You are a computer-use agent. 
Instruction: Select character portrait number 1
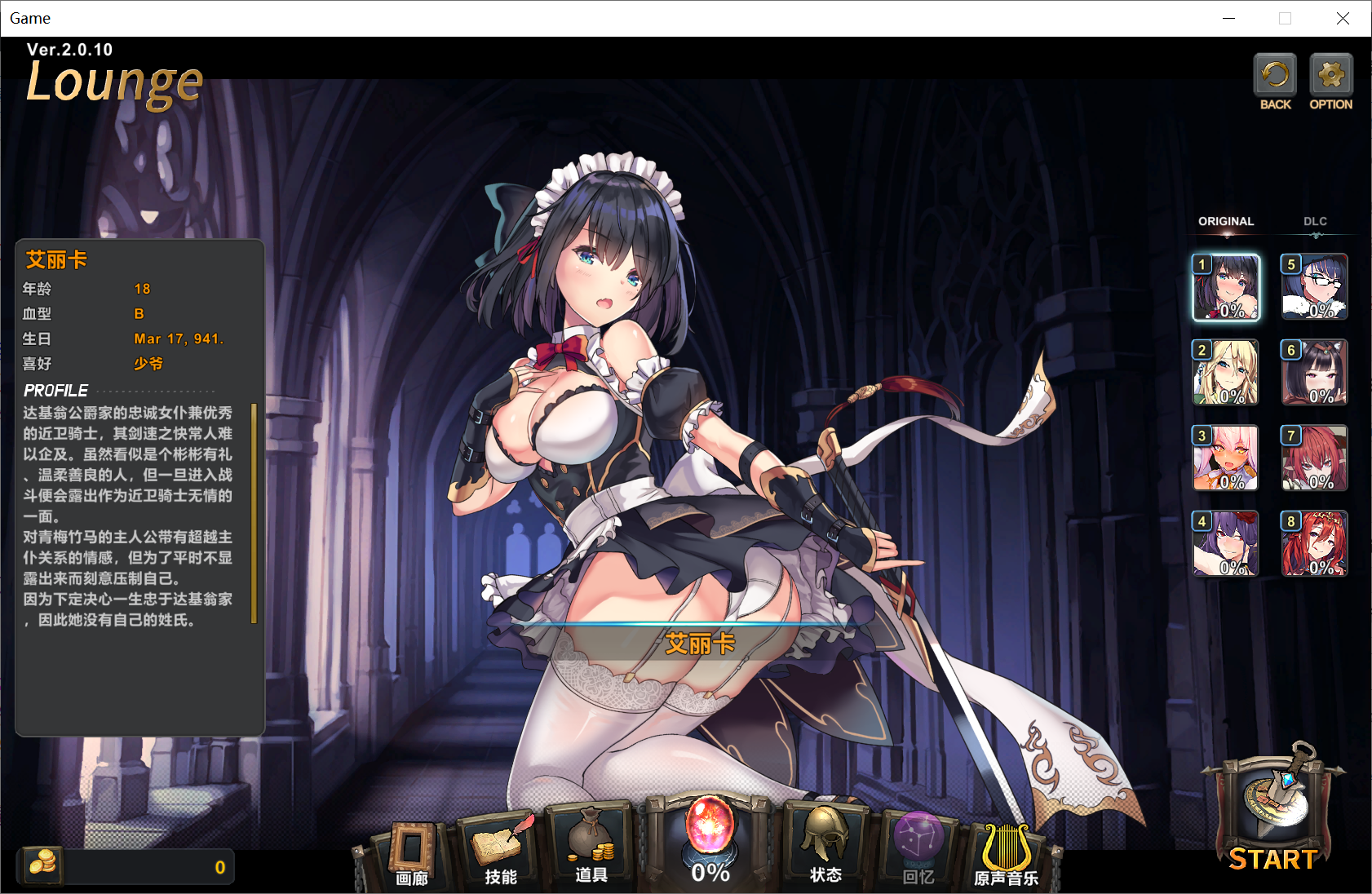pyautogui.click(x=1226, y=287)
